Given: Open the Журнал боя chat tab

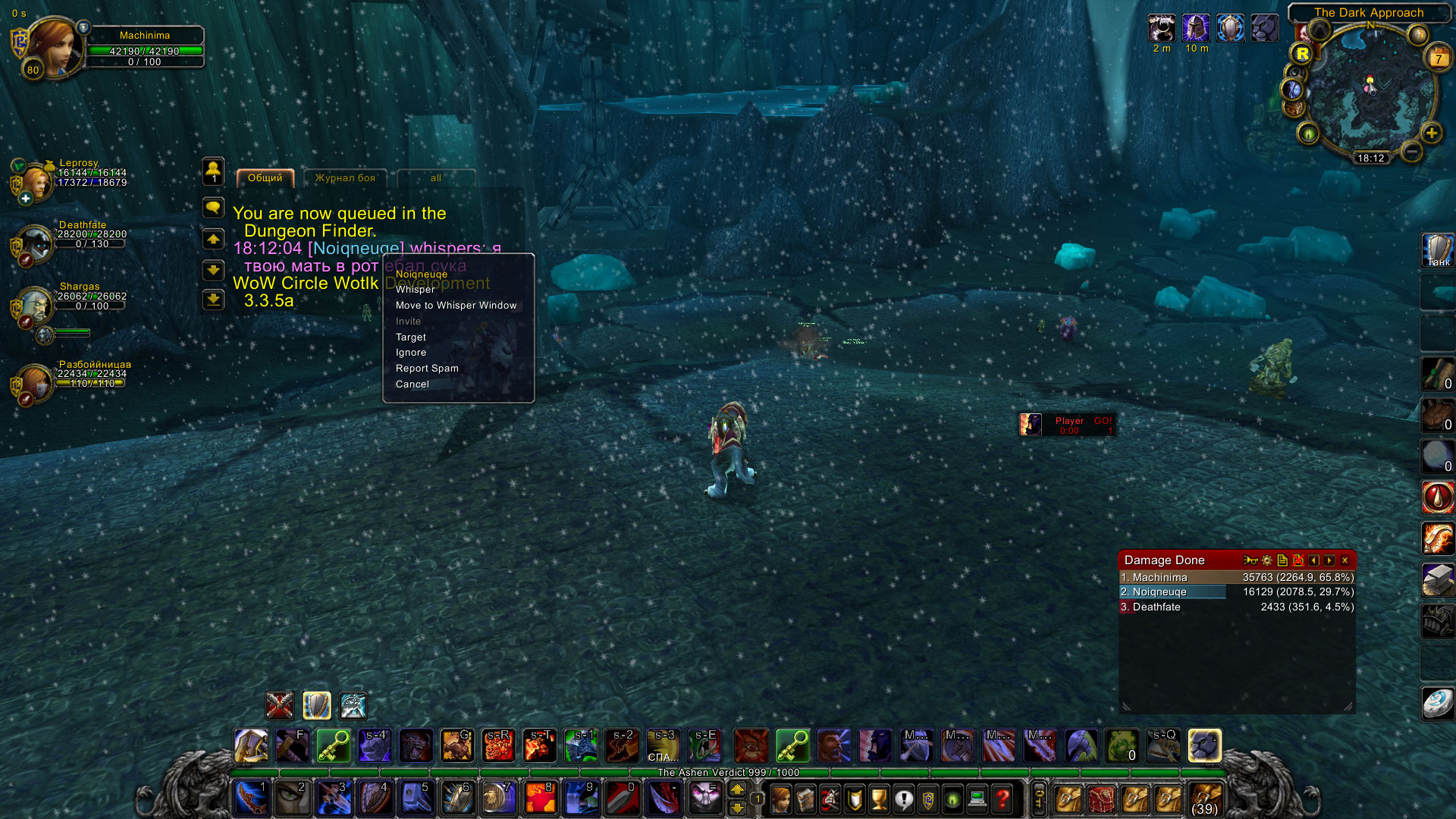Looking at the screenshot, I should [345, 178].
